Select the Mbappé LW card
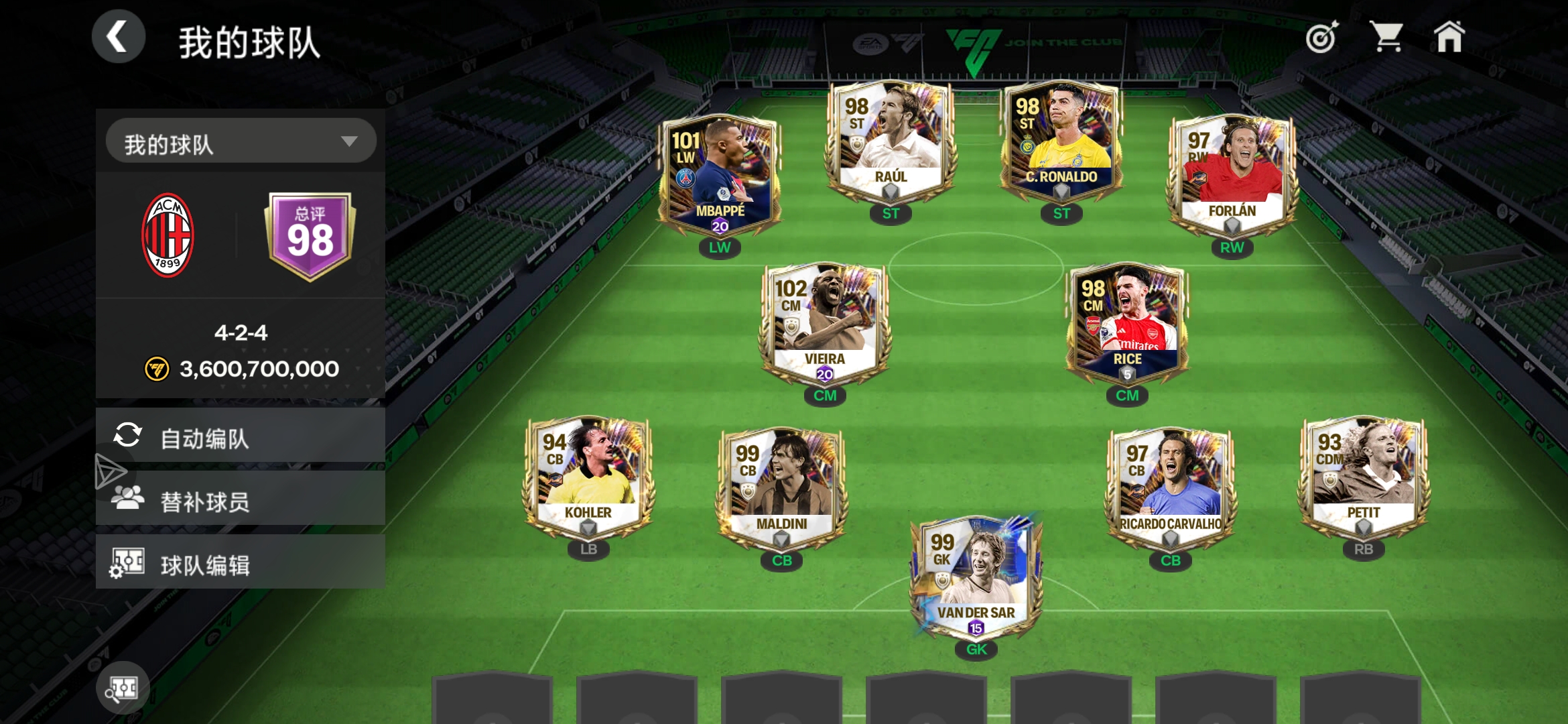The height and width of the screenshot is (724, 1568). [x=720, y=176]
